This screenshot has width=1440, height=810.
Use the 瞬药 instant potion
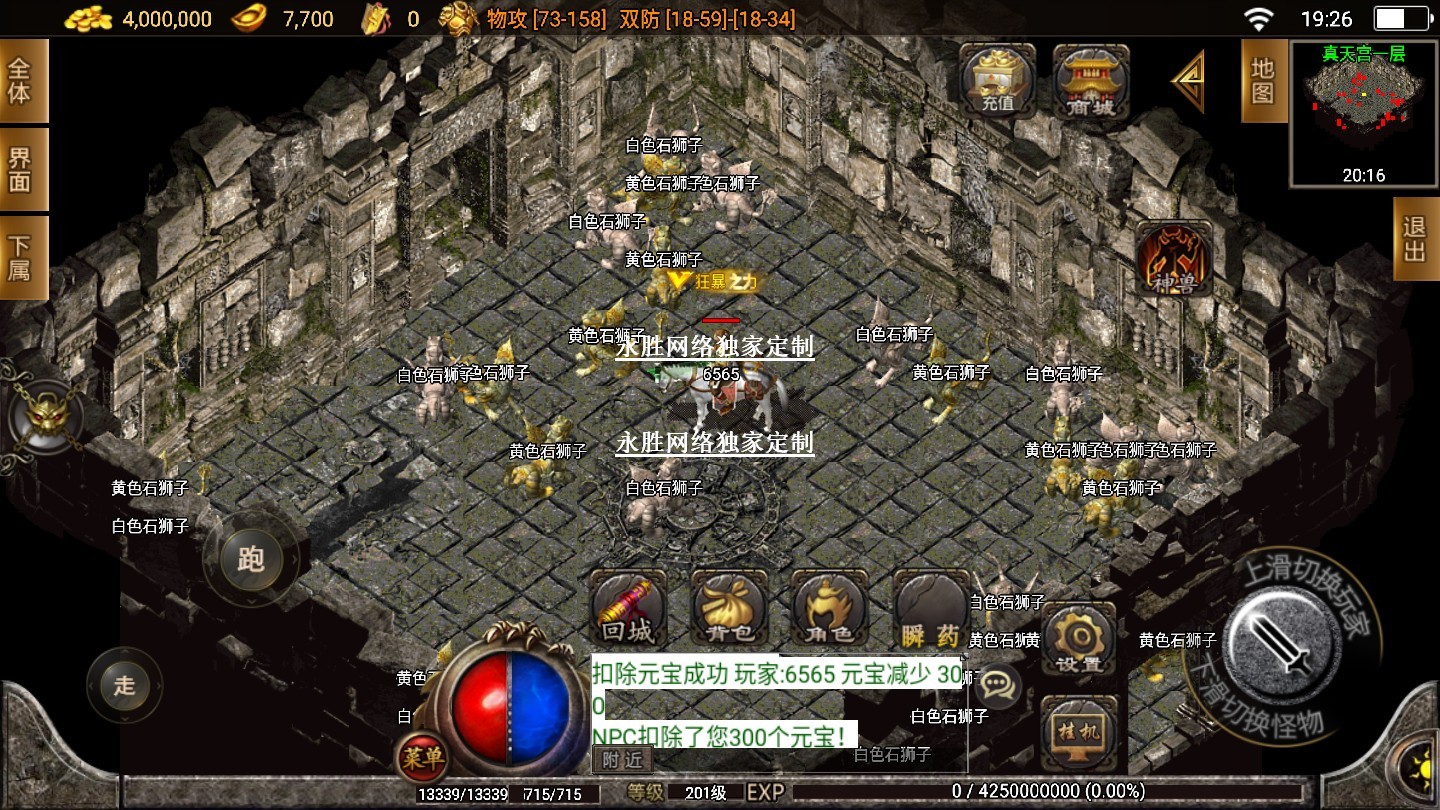click(x=931, y=609)
